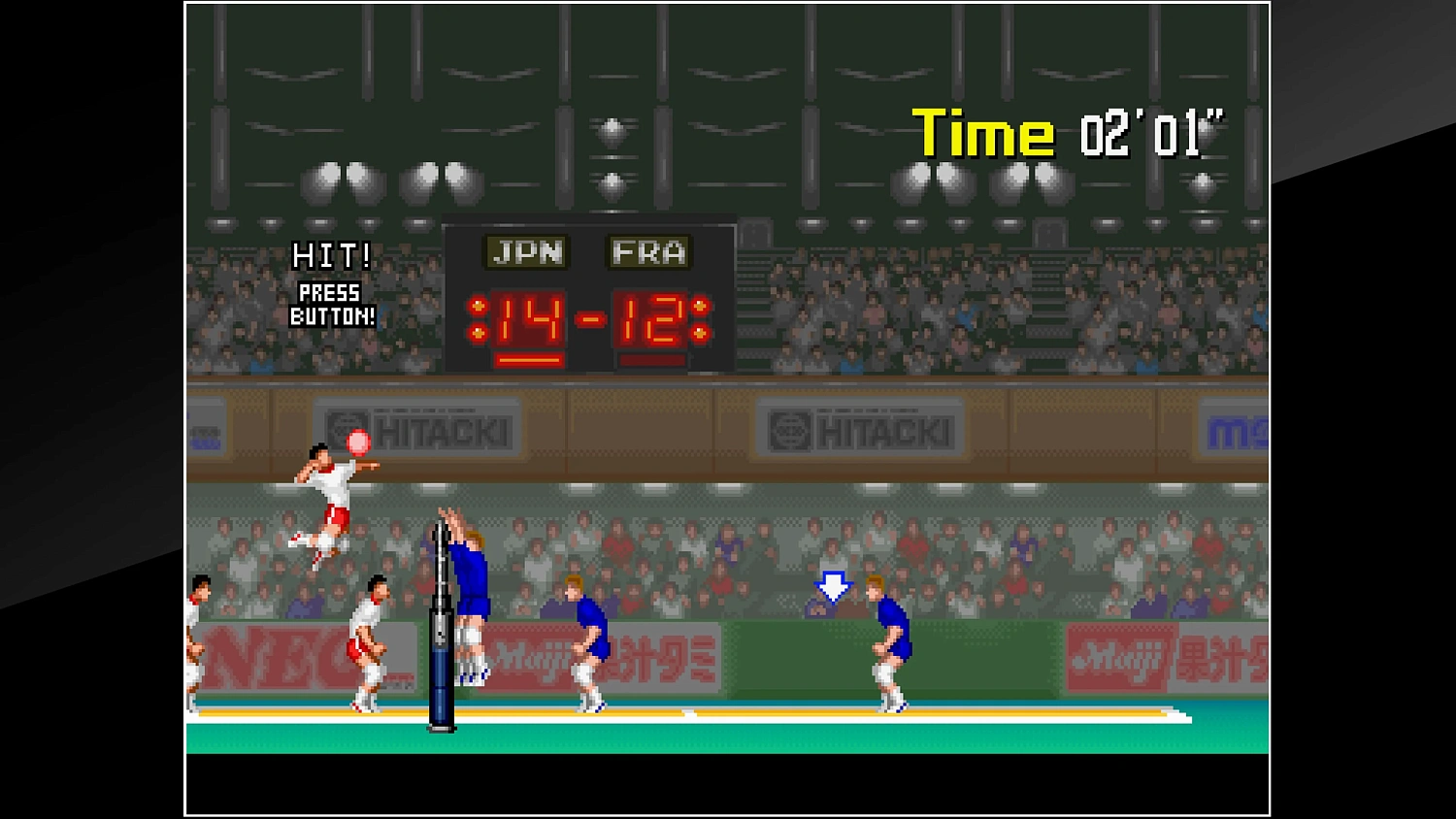Expand the scoreboard panel
The width and height of the screenshot is (1456, 819).
[588, 291]
